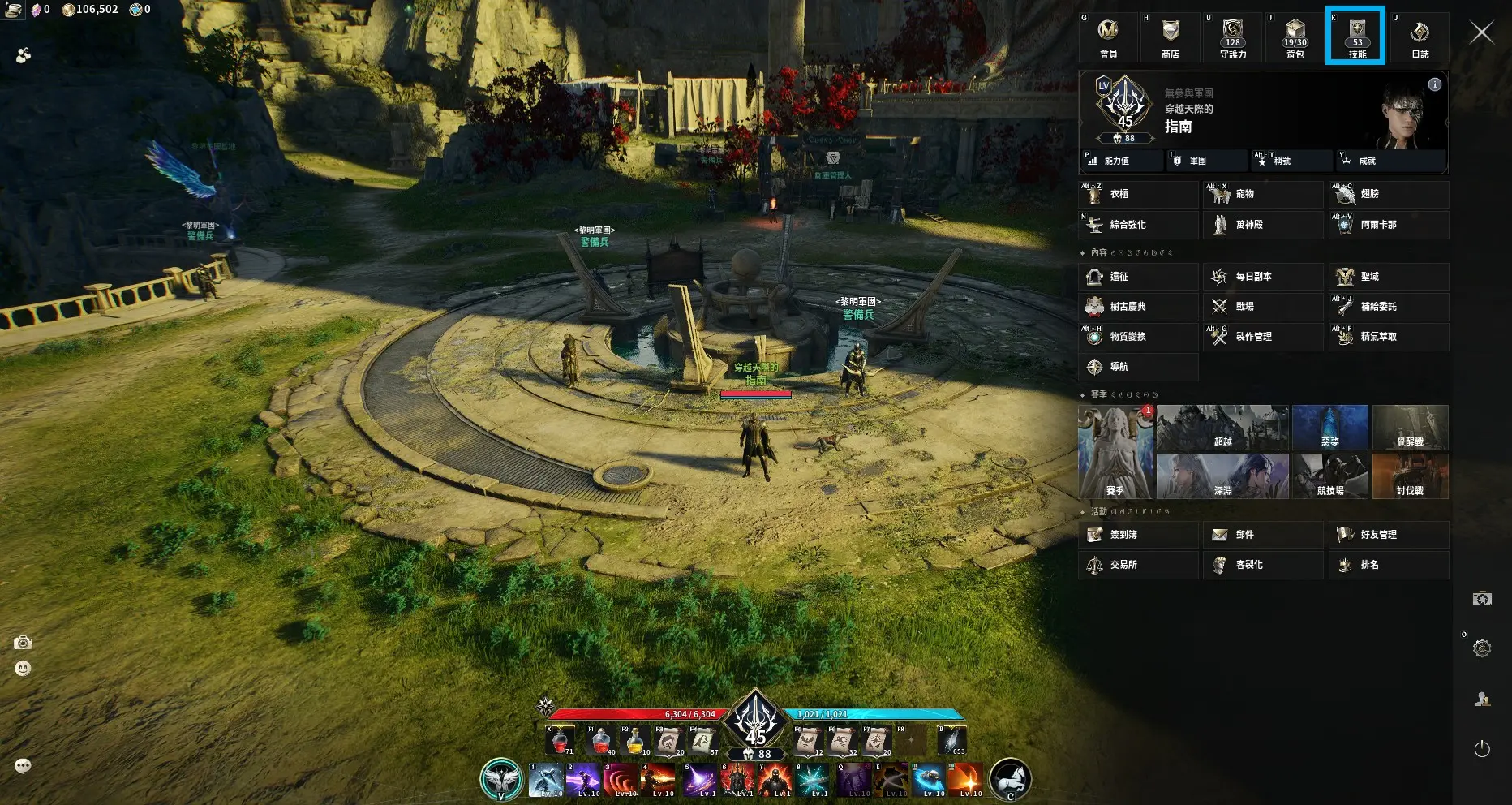Check the 郵件 mail inbox
Viewport: 1512px width, 805px height.
tap(1262, 535)
